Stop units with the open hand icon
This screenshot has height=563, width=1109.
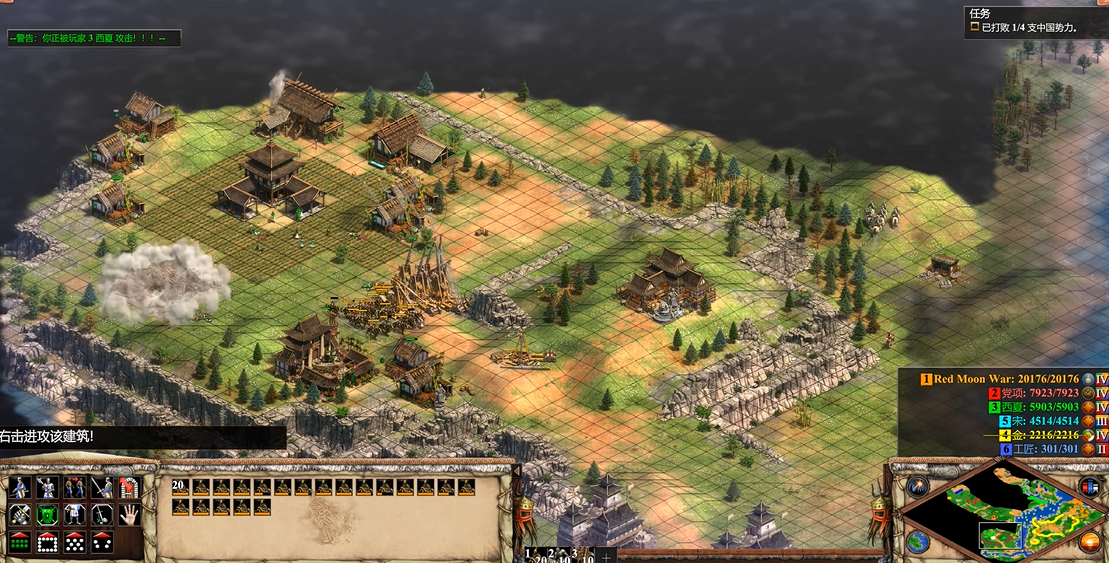point(130,515)
